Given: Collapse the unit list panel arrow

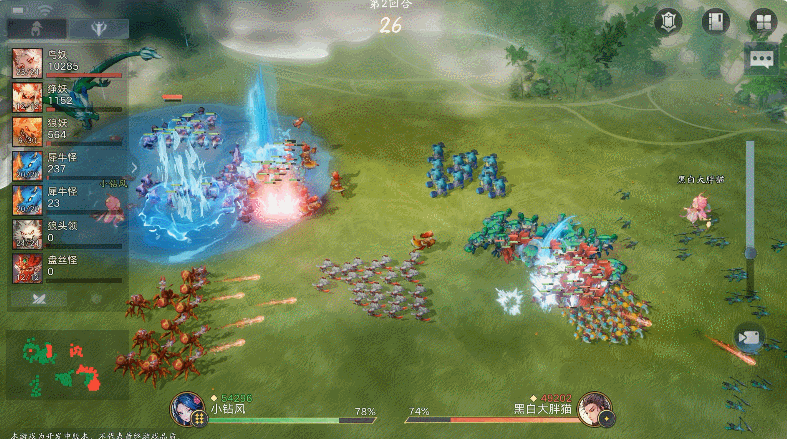Looking at the screenshot, I should pyautogui.click(x=135, y=167).
